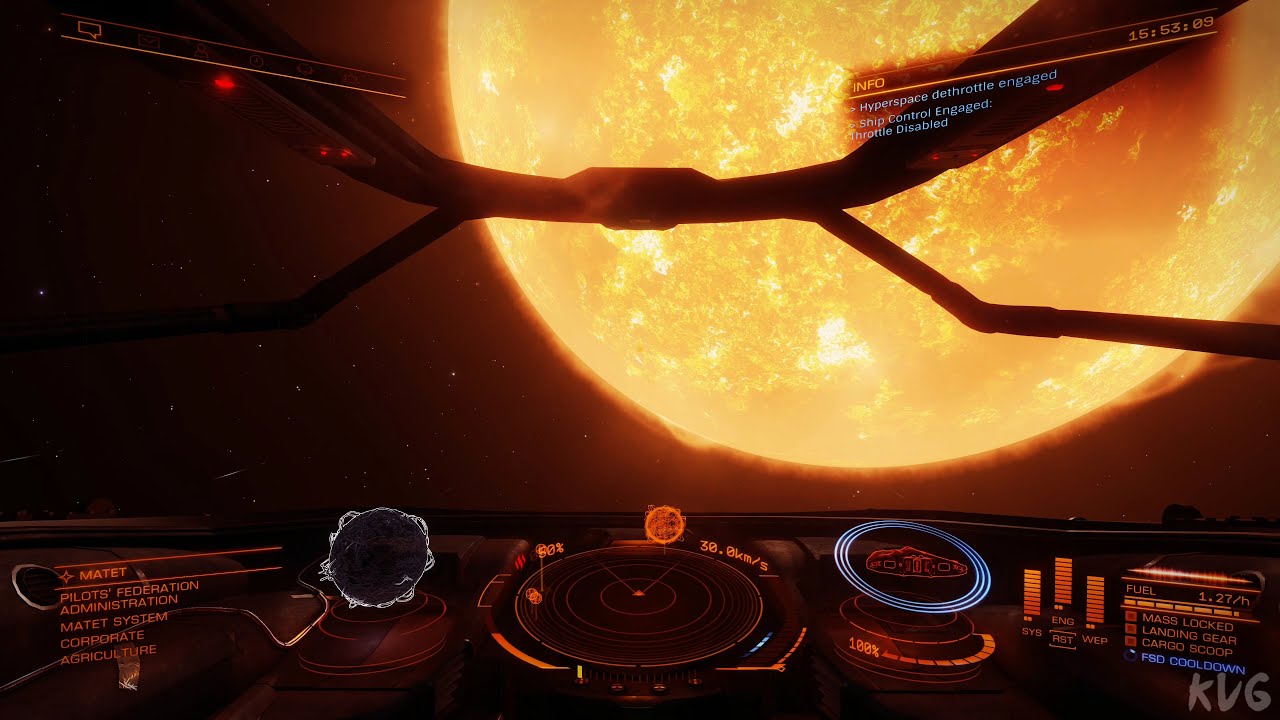This screenshot has width=1280, height=720.
Task: Open the comms chat speech-bubble tab
Action: click(90, 30)
